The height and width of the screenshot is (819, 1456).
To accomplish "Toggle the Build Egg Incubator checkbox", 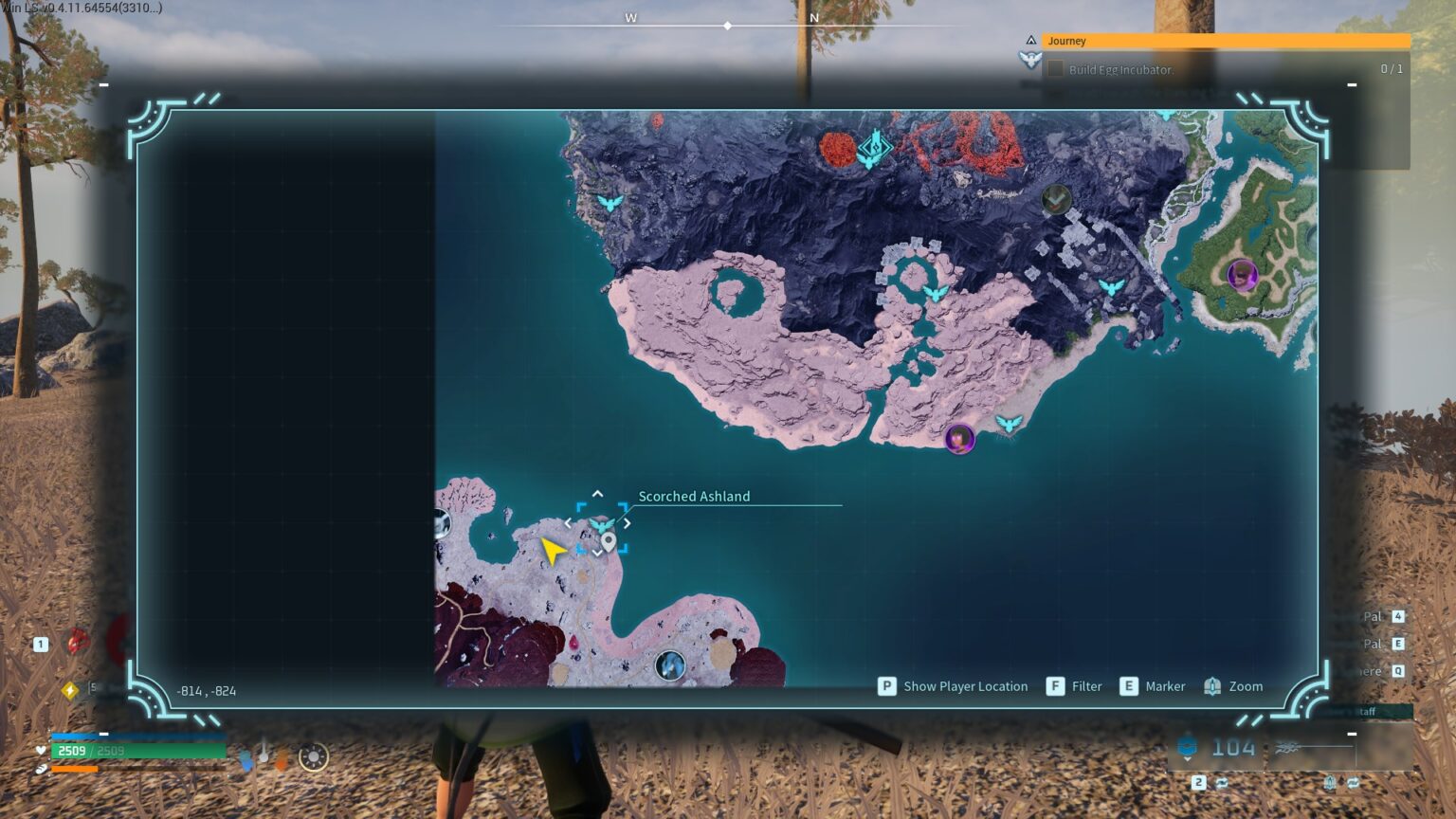I will point(1055,69).
